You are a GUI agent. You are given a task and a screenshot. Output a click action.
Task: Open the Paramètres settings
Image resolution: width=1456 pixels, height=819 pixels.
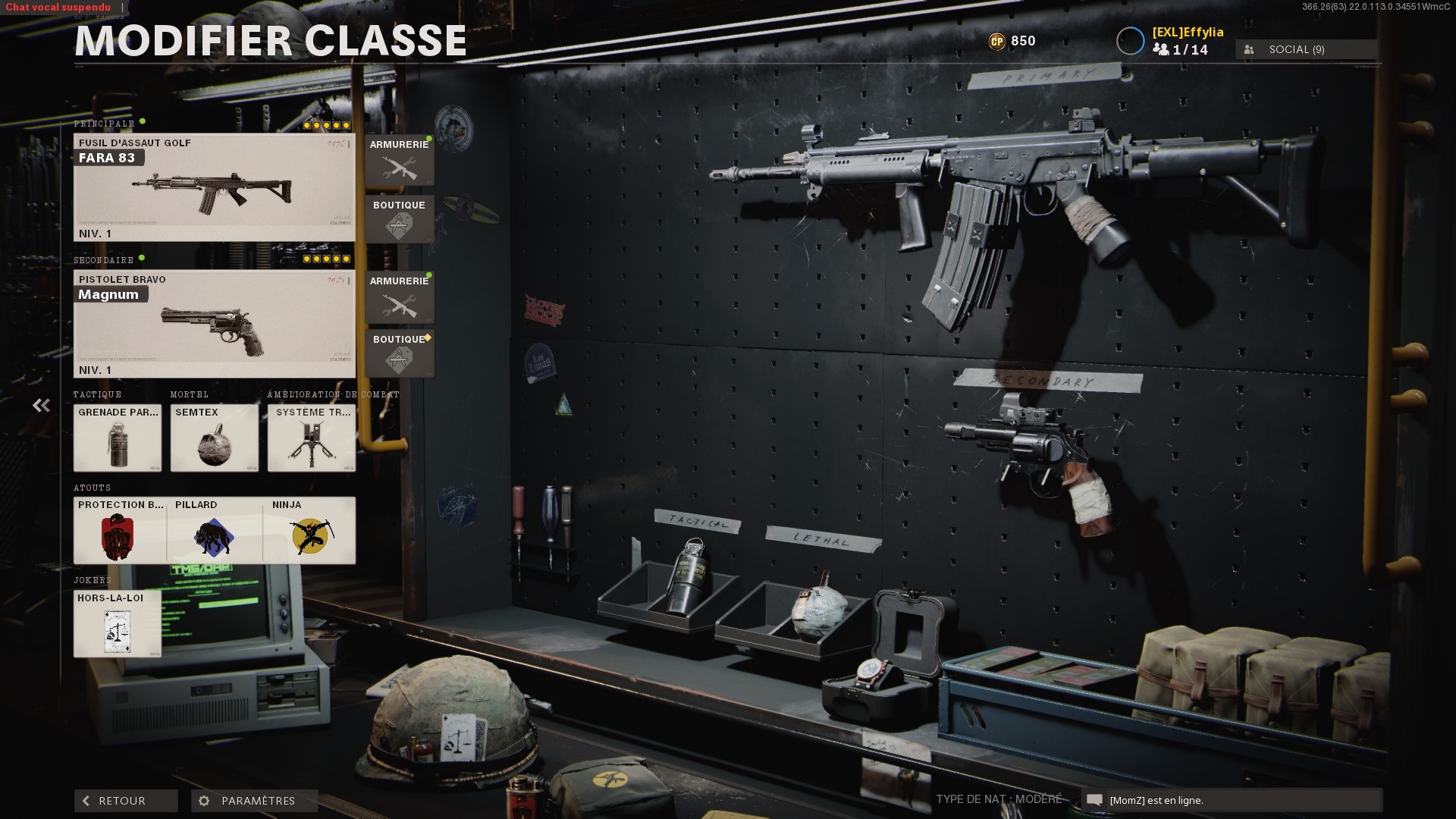click(254, 801)
